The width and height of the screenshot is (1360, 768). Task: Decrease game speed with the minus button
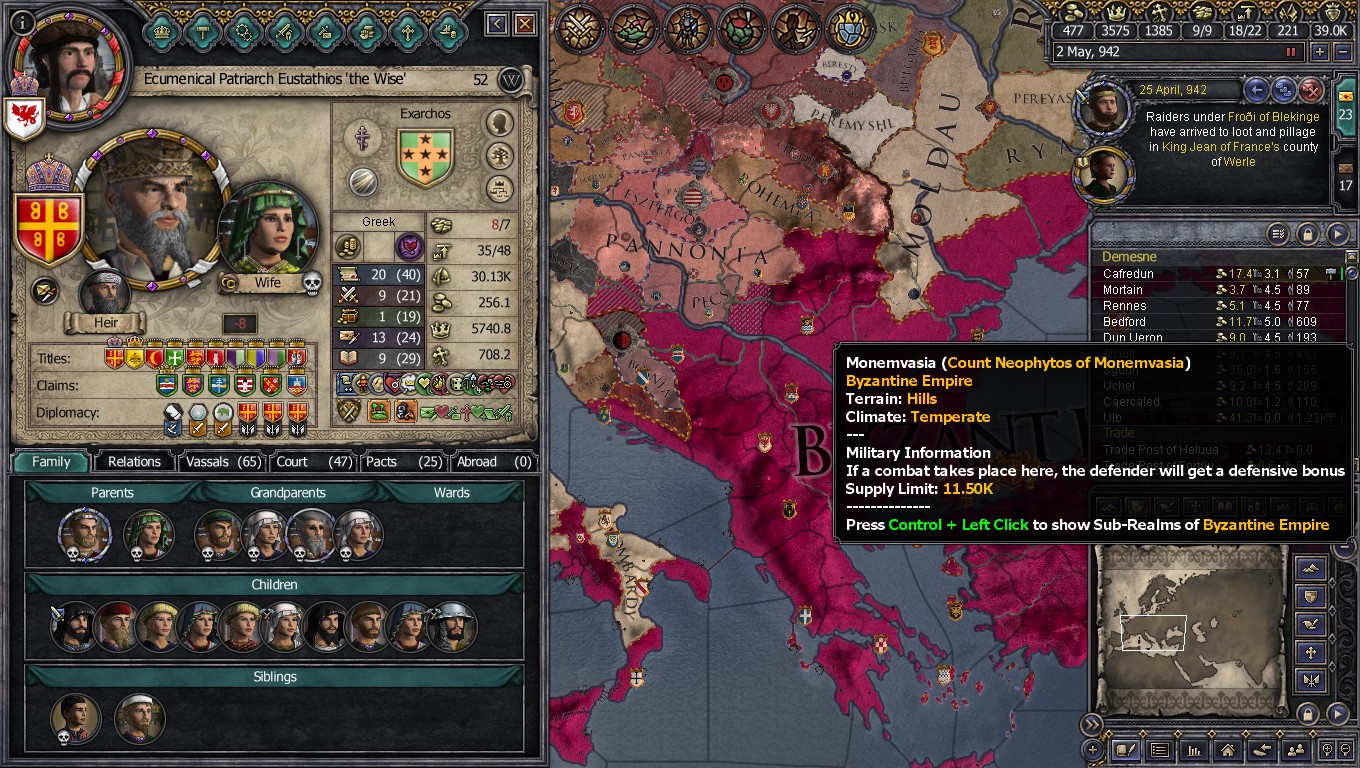(1342, 52)
